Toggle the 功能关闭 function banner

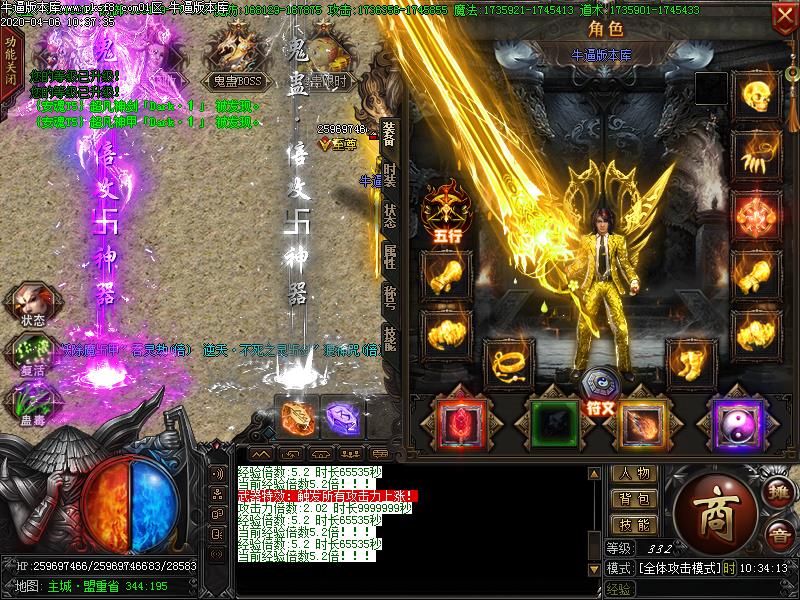[11, 62]
